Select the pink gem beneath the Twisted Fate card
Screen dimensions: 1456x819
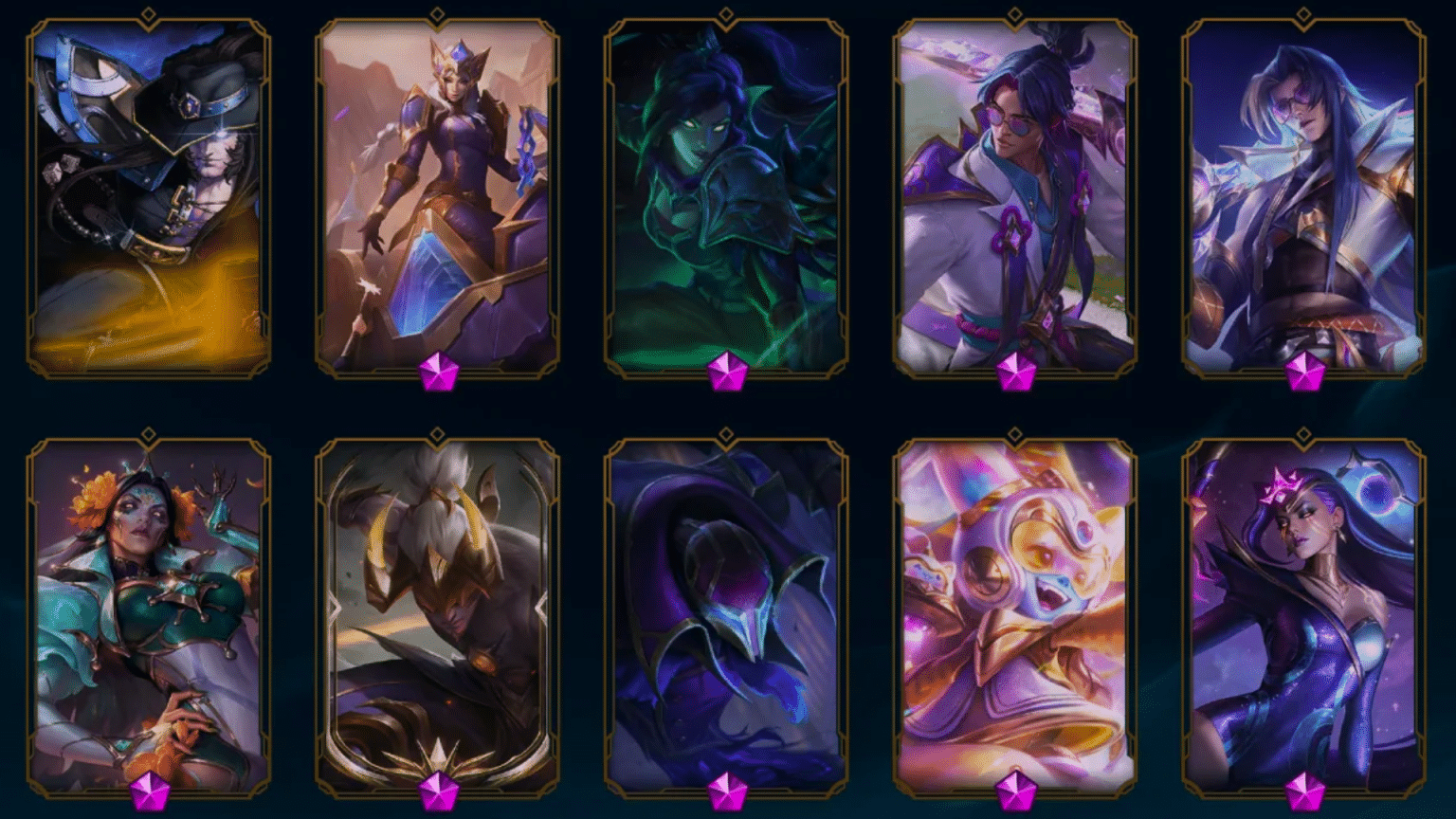pos(147,371)
